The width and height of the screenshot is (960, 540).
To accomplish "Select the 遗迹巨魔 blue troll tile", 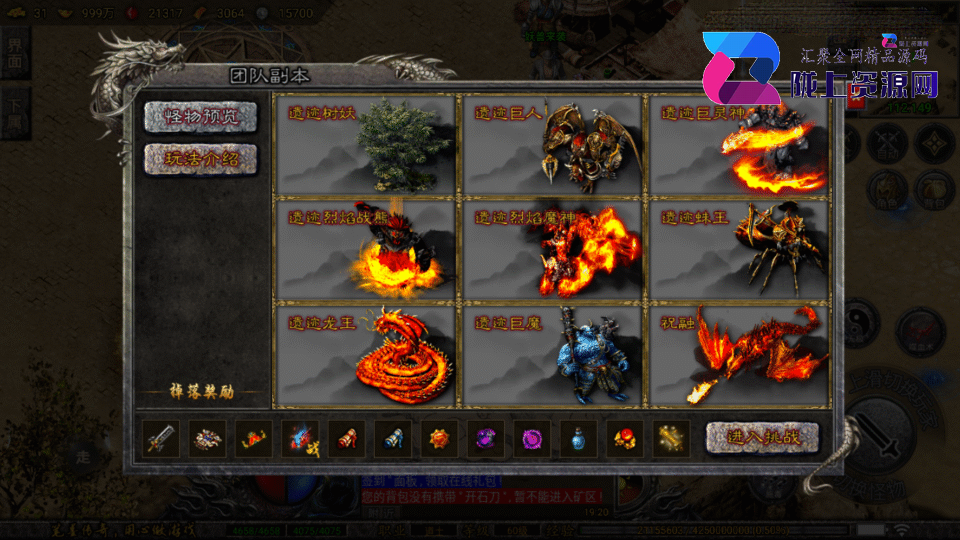I will point(551,355).
